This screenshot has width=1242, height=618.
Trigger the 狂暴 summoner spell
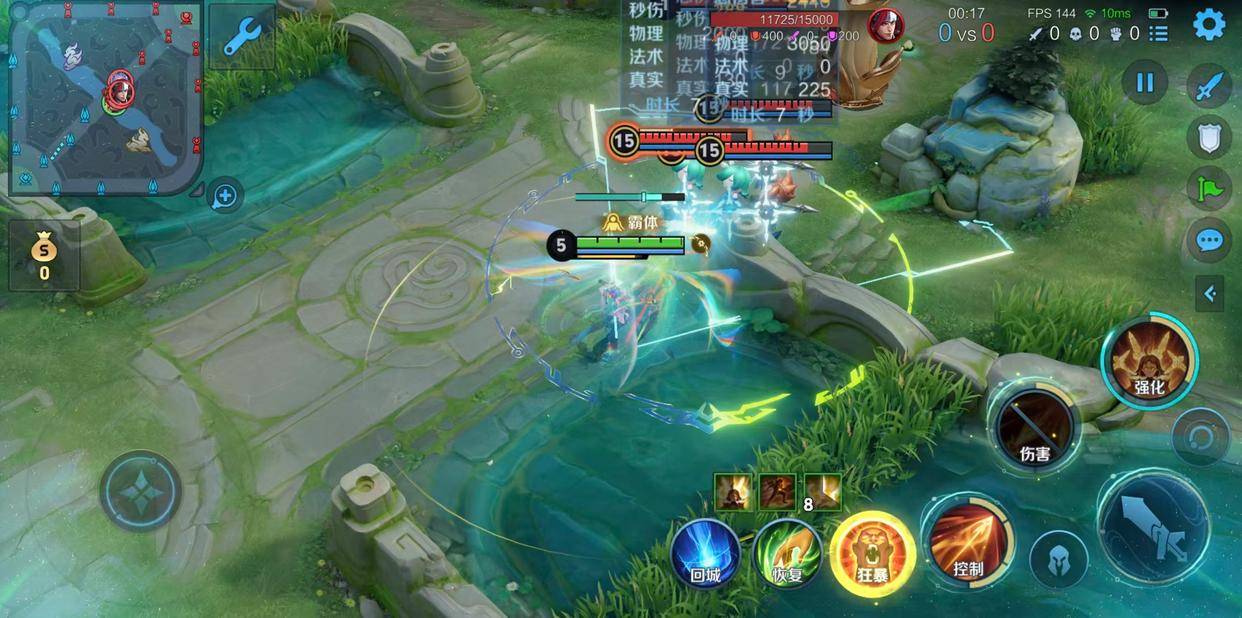pos(872,550)
